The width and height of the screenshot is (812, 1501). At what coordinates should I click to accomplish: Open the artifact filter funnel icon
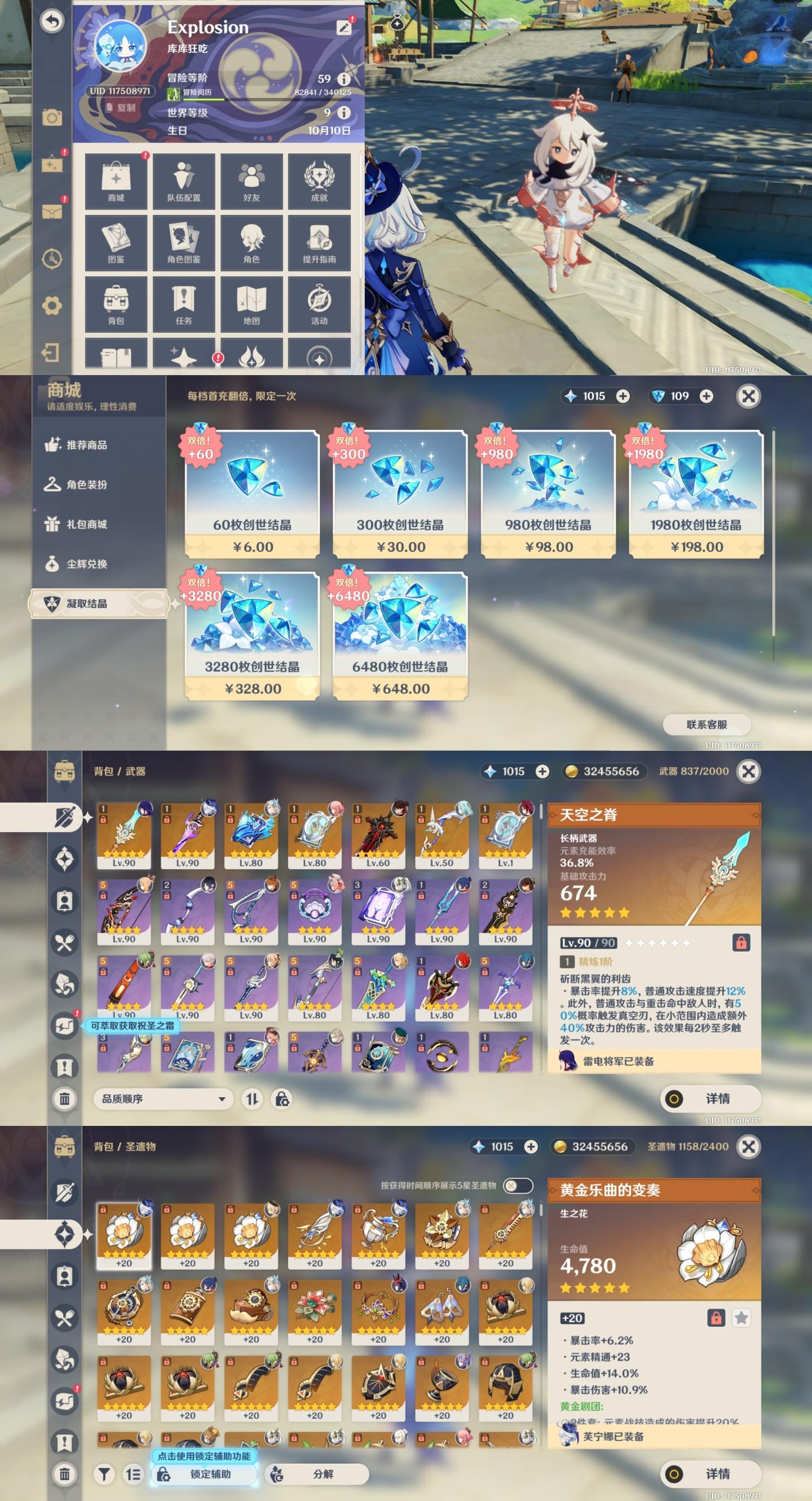pyautogui.click(x=104, y=1474)
